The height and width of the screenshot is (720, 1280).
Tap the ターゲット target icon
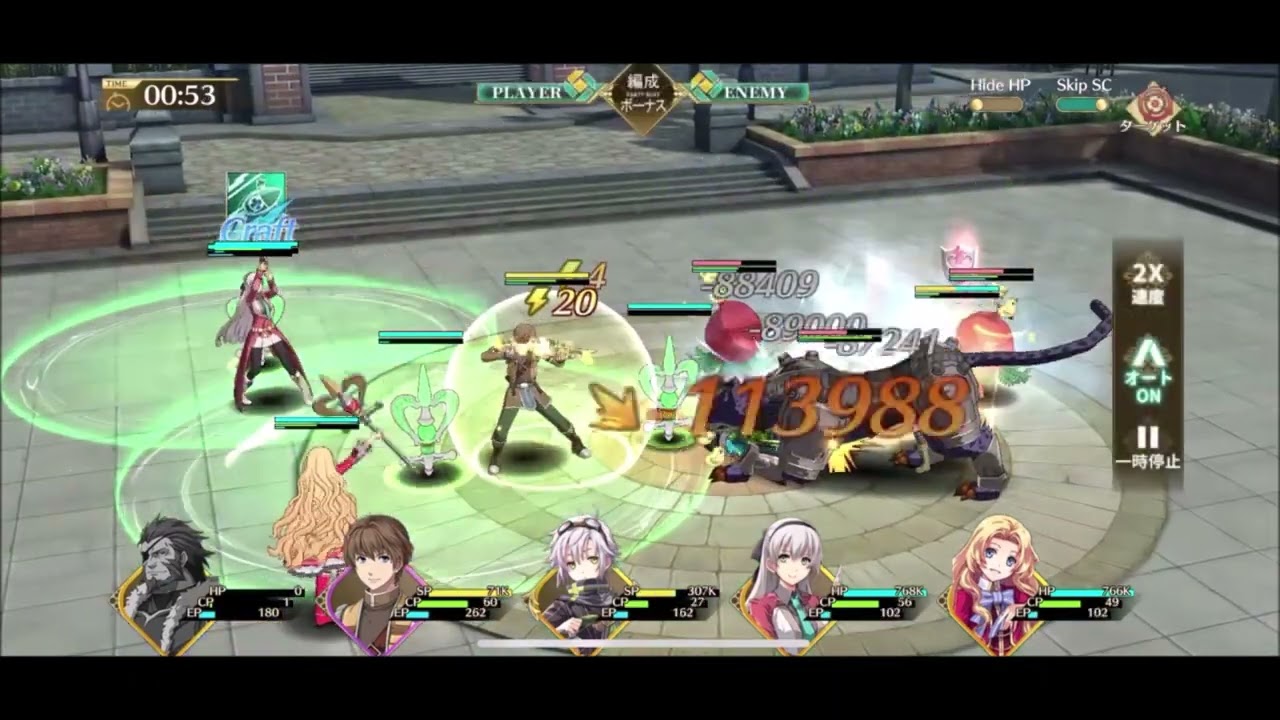point(1152,105)
